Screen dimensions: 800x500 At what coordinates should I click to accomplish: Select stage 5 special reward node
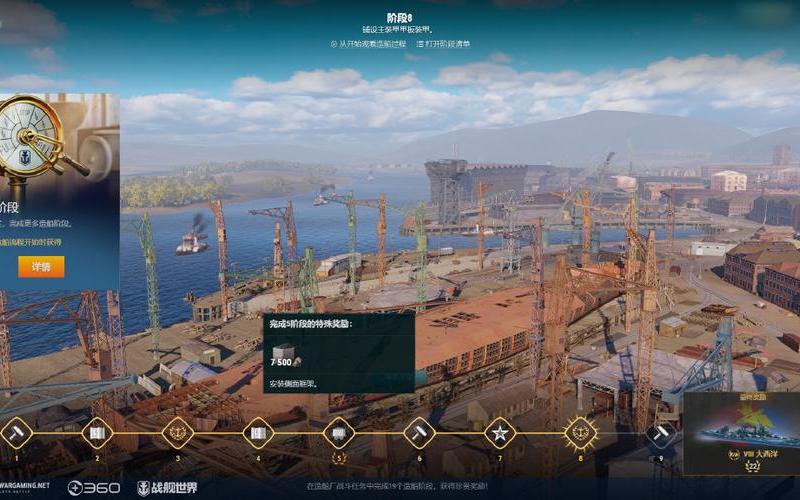(x=338, y=433)
